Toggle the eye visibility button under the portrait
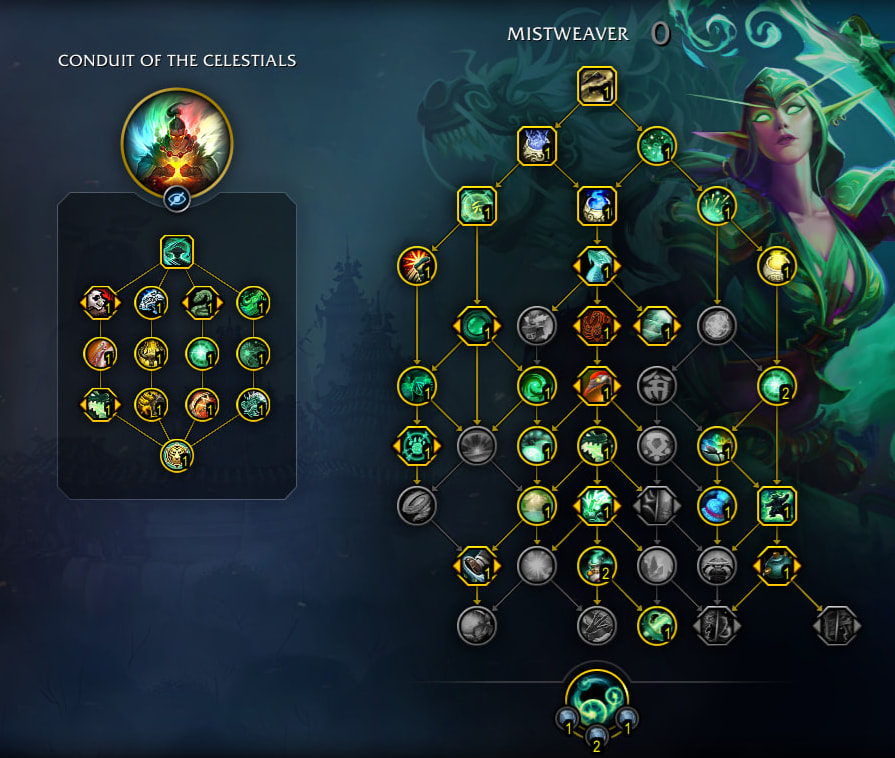895x758 pixels. point(177,200)
